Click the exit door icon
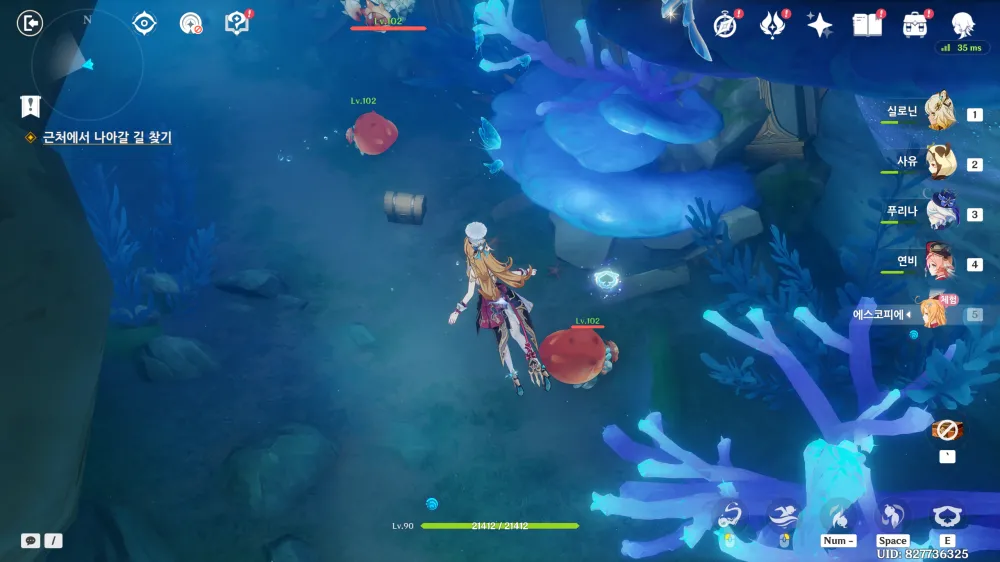1000x562 pixels. point(31,23)
